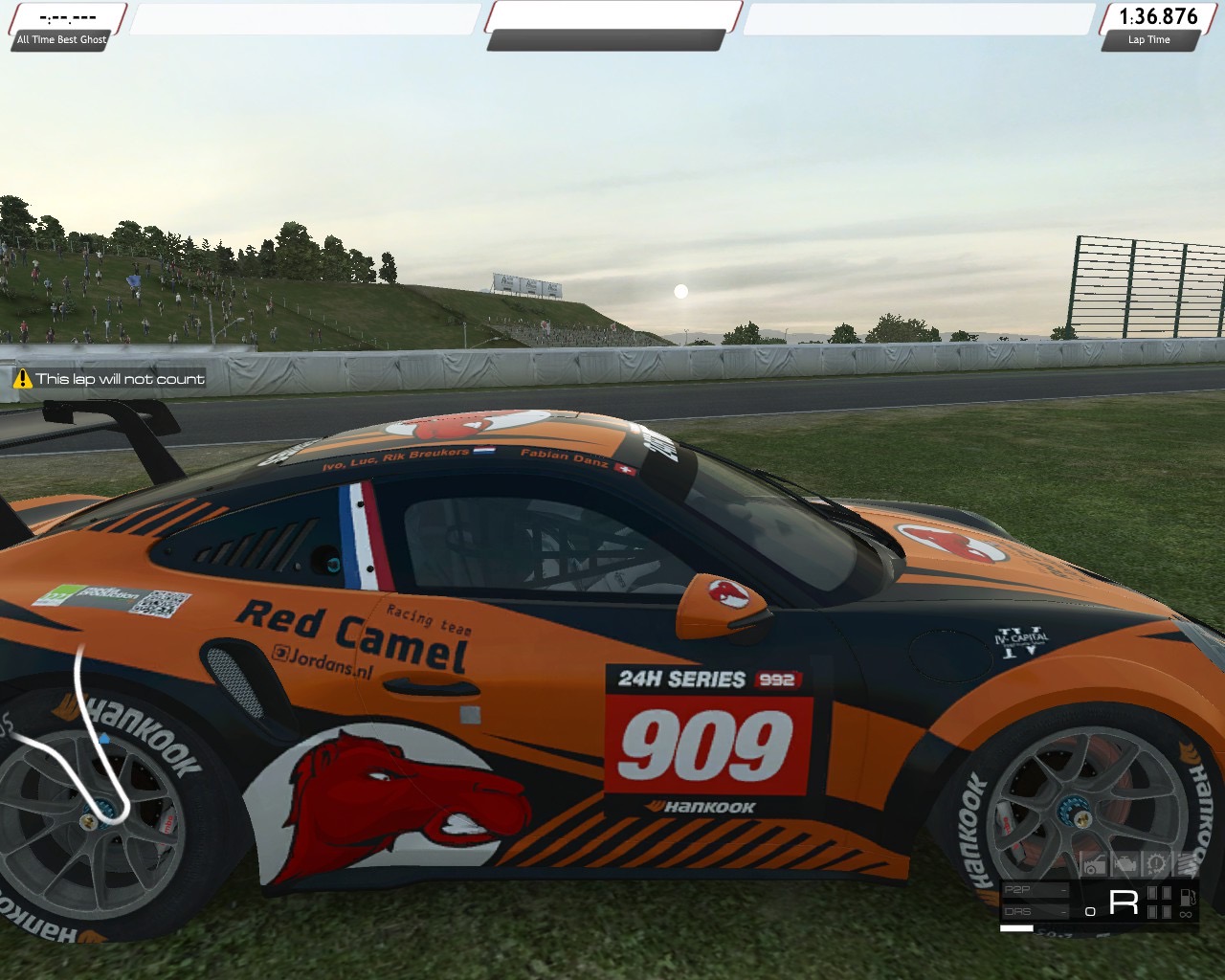Select the engine damage warning icon
The width and height of the screenshot is (1225, 980).
pos(1125,865)
